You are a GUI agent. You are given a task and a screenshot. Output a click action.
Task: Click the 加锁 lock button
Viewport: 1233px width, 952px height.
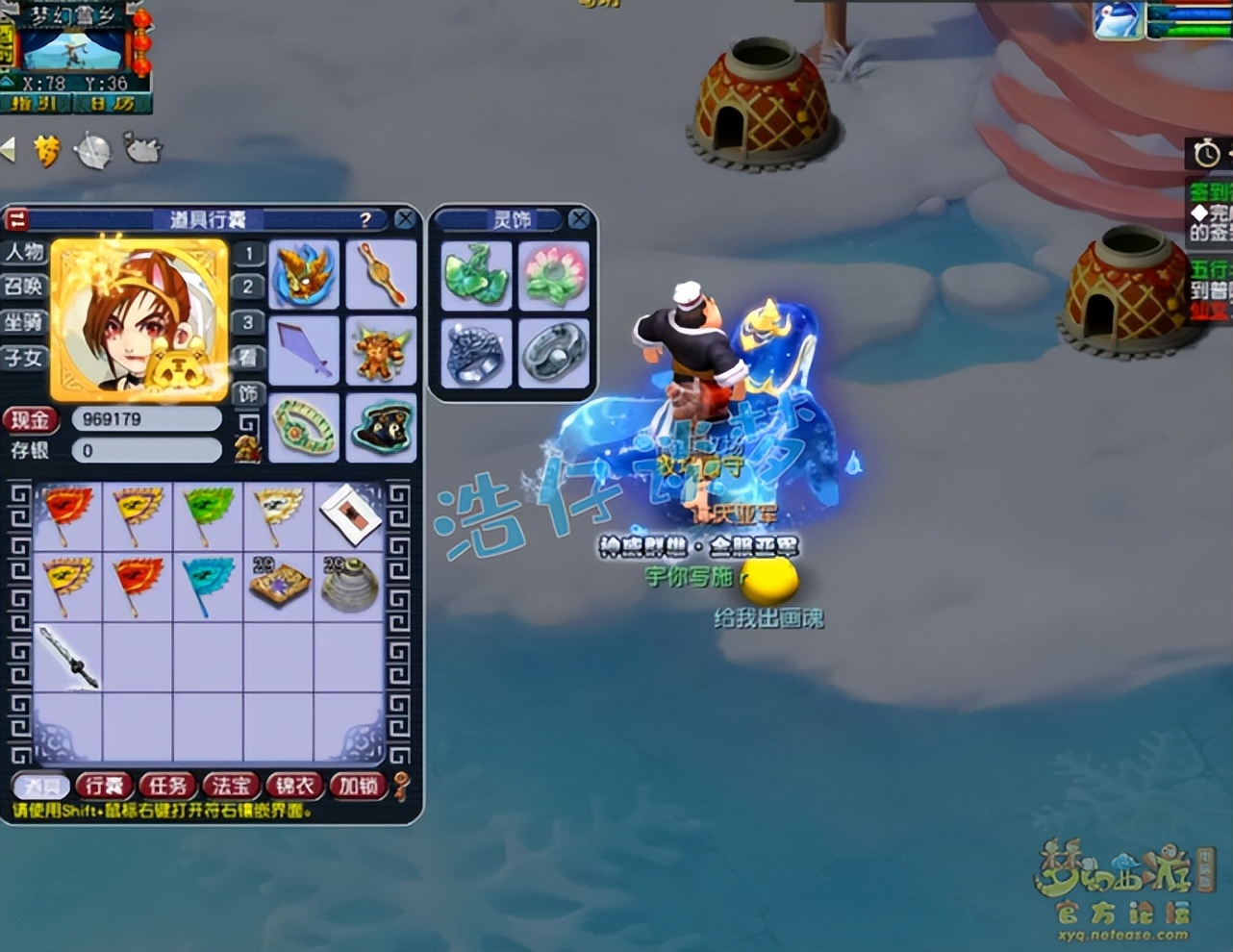[358, 786]
